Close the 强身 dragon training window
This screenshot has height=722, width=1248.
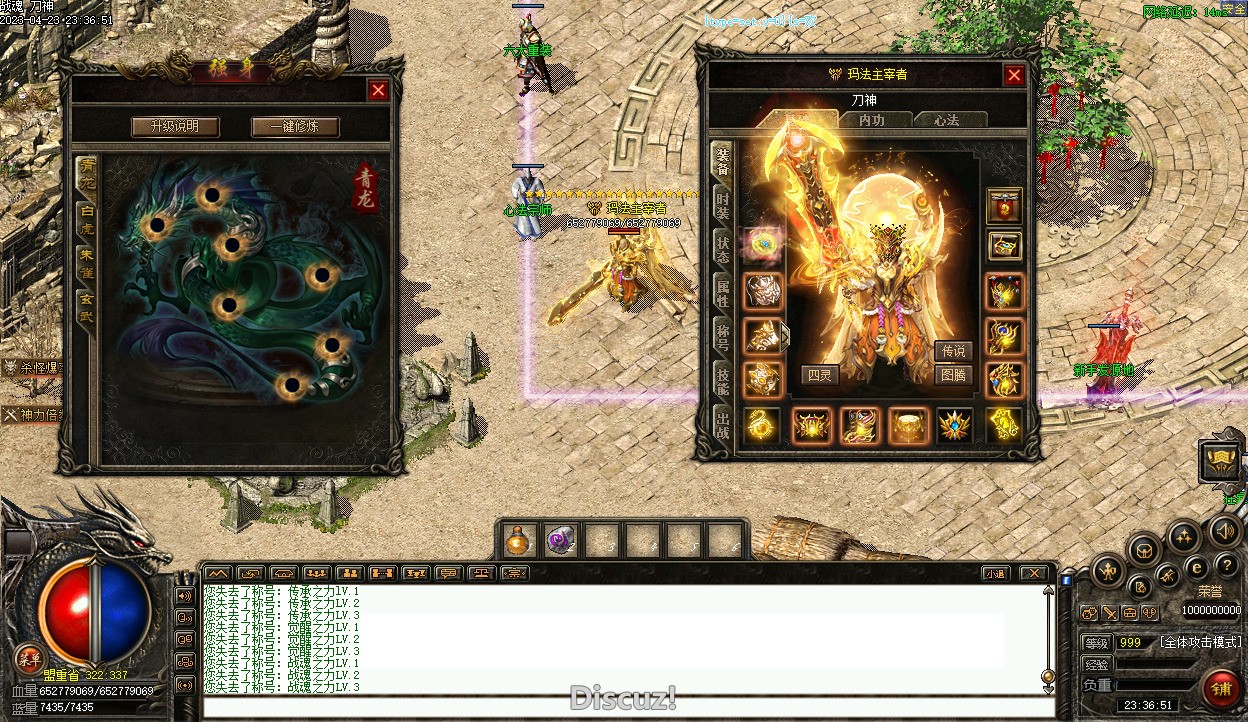click(x=378, y=90)
